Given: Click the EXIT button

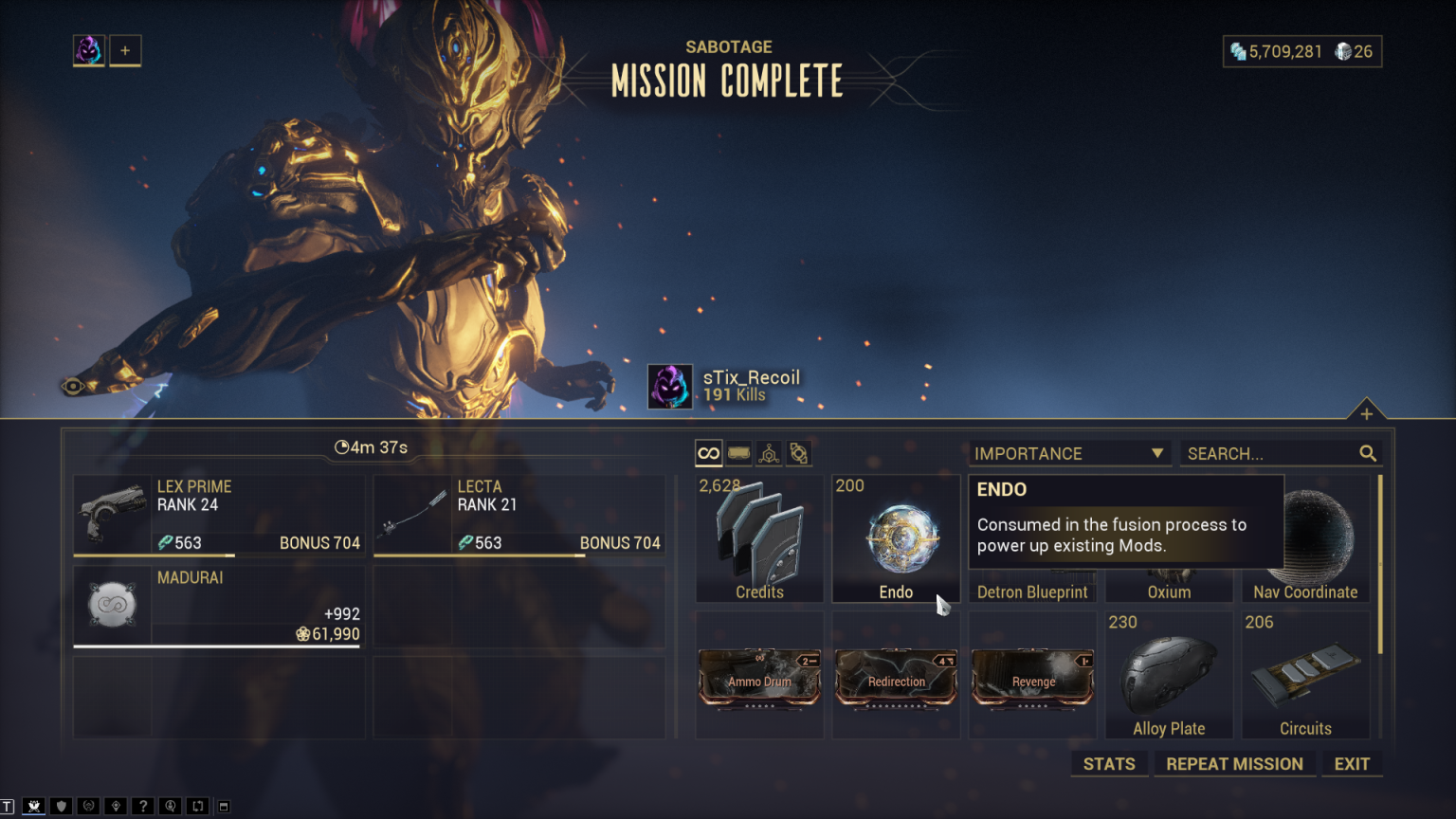Looking at the screenshot, I should 1352,764.
